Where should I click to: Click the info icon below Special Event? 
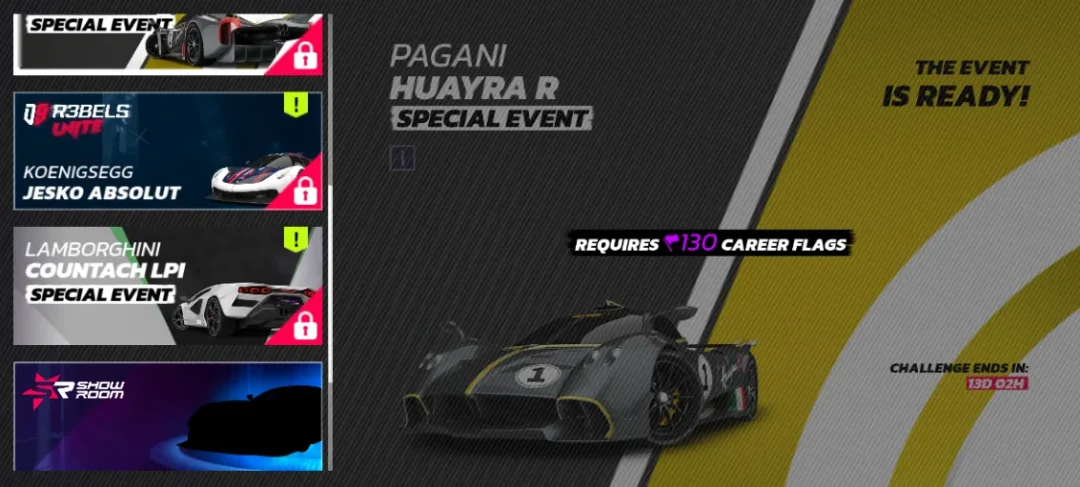402,157
